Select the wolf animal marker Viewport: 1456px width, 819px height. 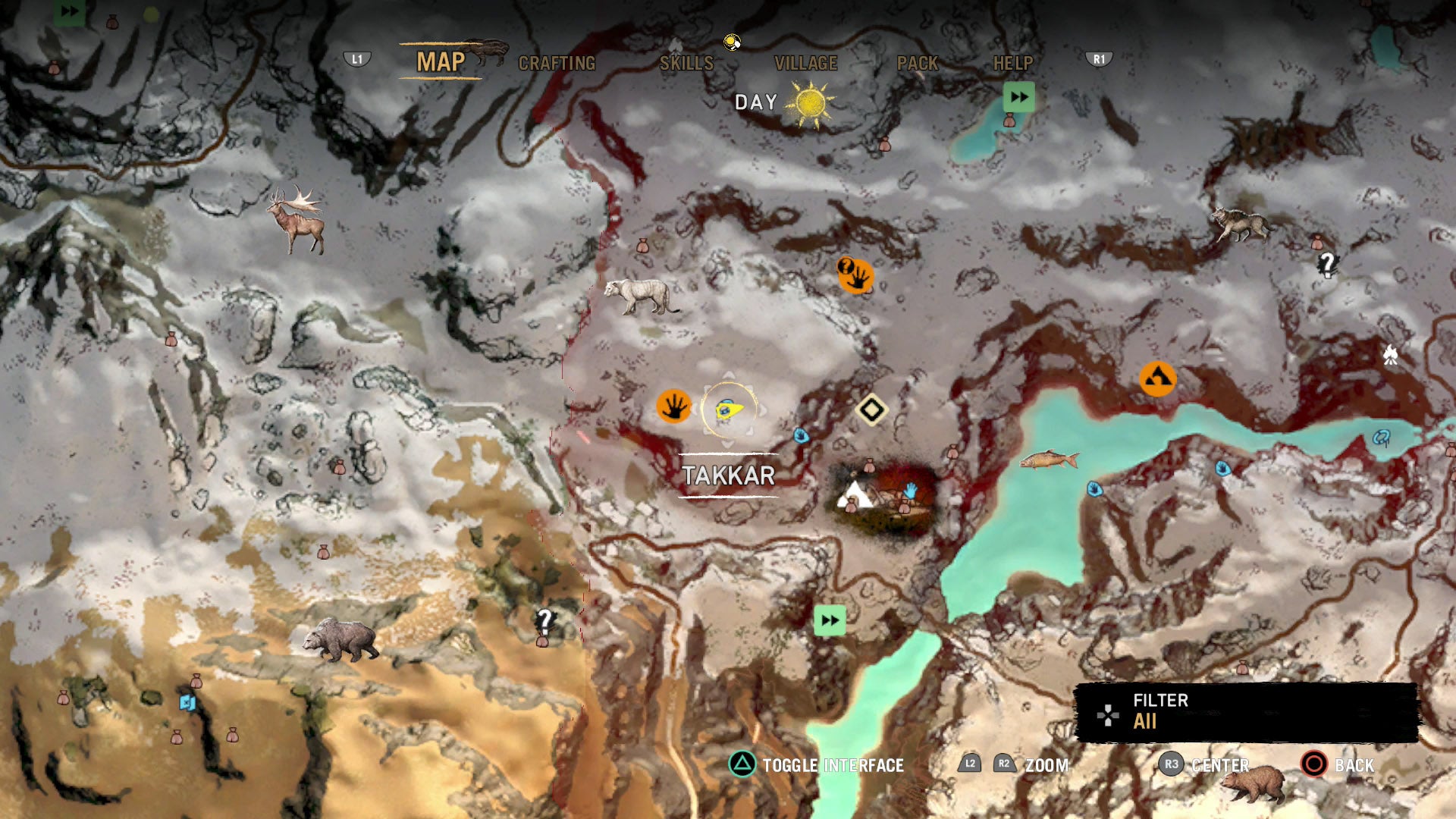pos(1239,223)
